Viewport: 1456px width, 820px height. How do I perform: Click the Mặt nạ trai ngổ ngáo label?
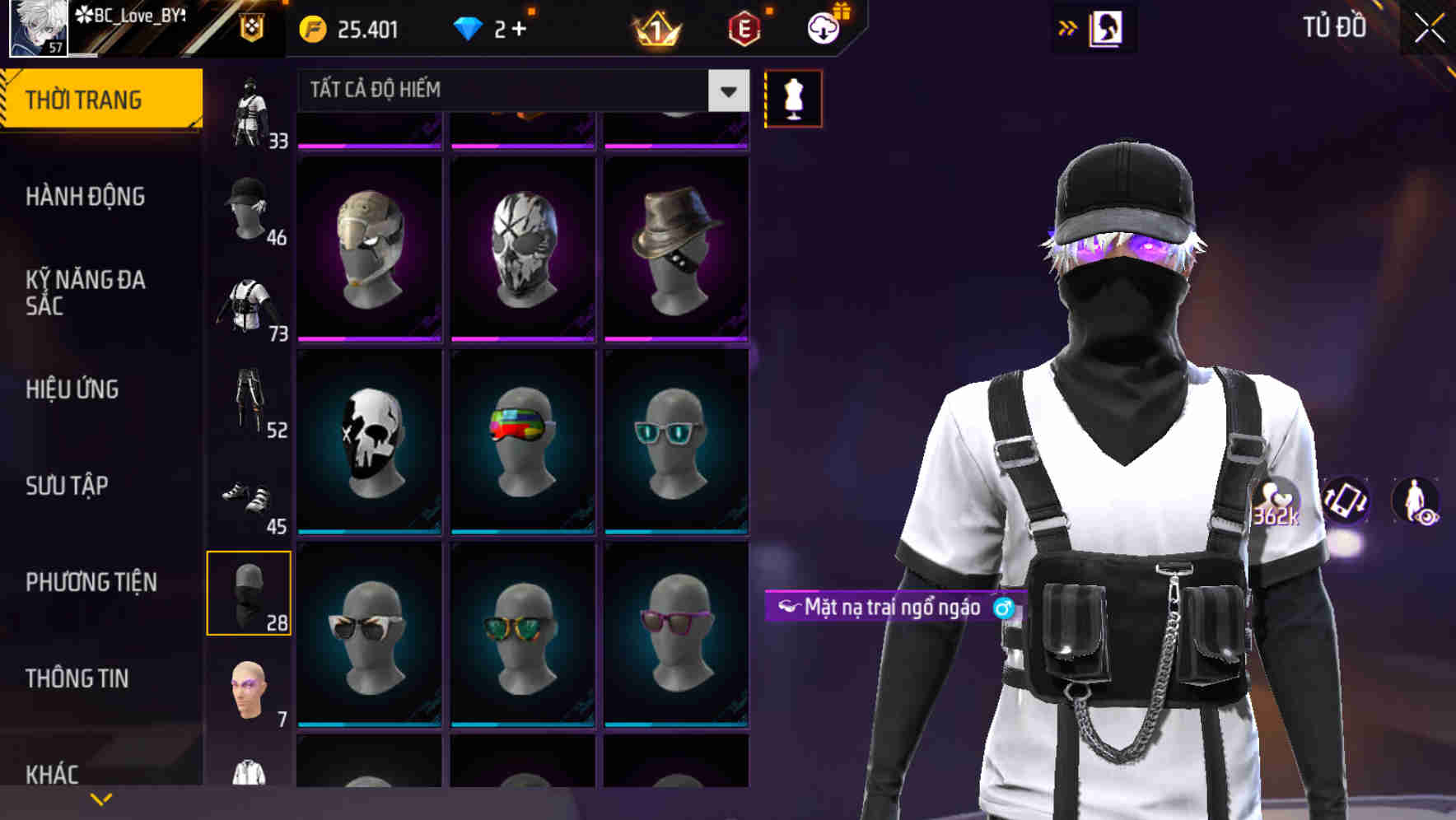pos(894,608)
